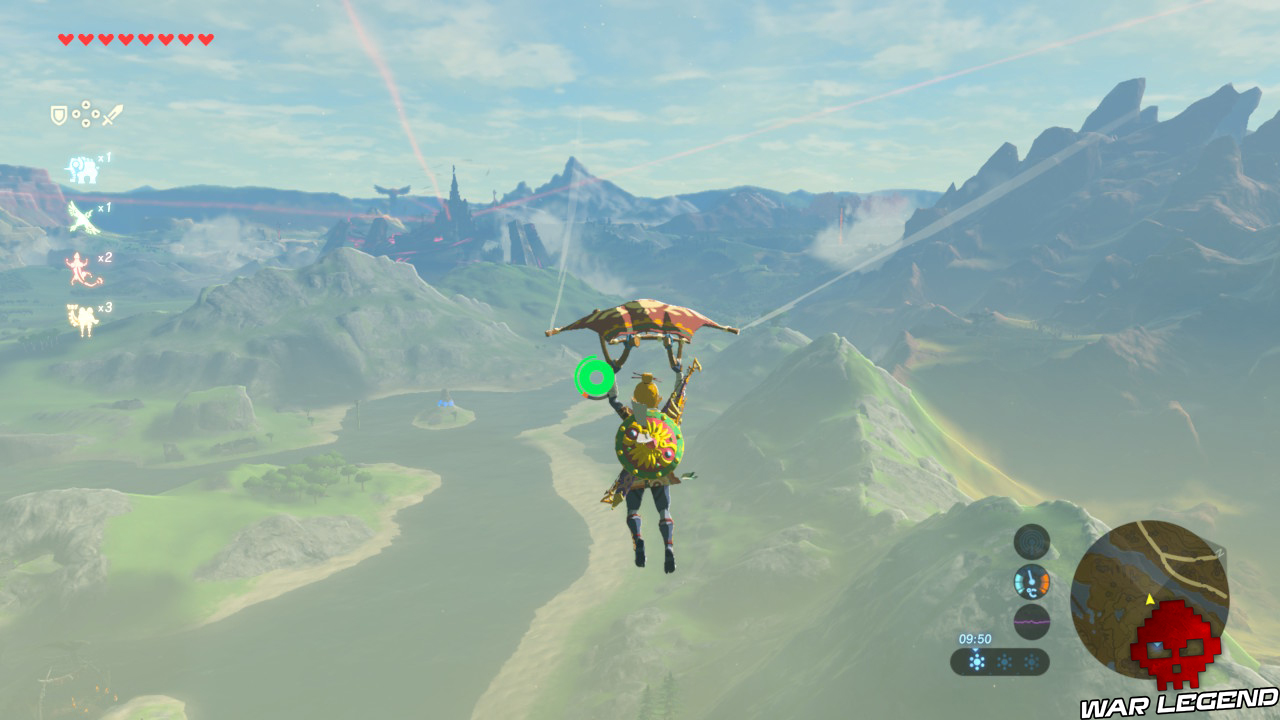Open the Sheikah sensor indicator above the temperature gauge

[1030, 543]
